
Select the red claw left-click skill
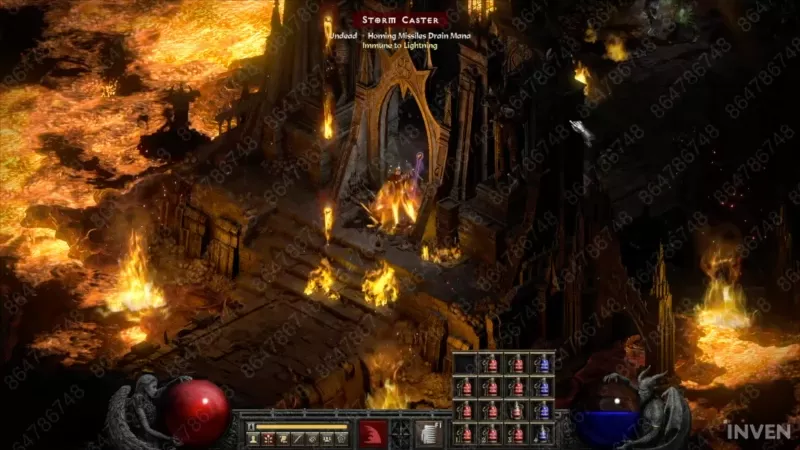pos(372,434)
